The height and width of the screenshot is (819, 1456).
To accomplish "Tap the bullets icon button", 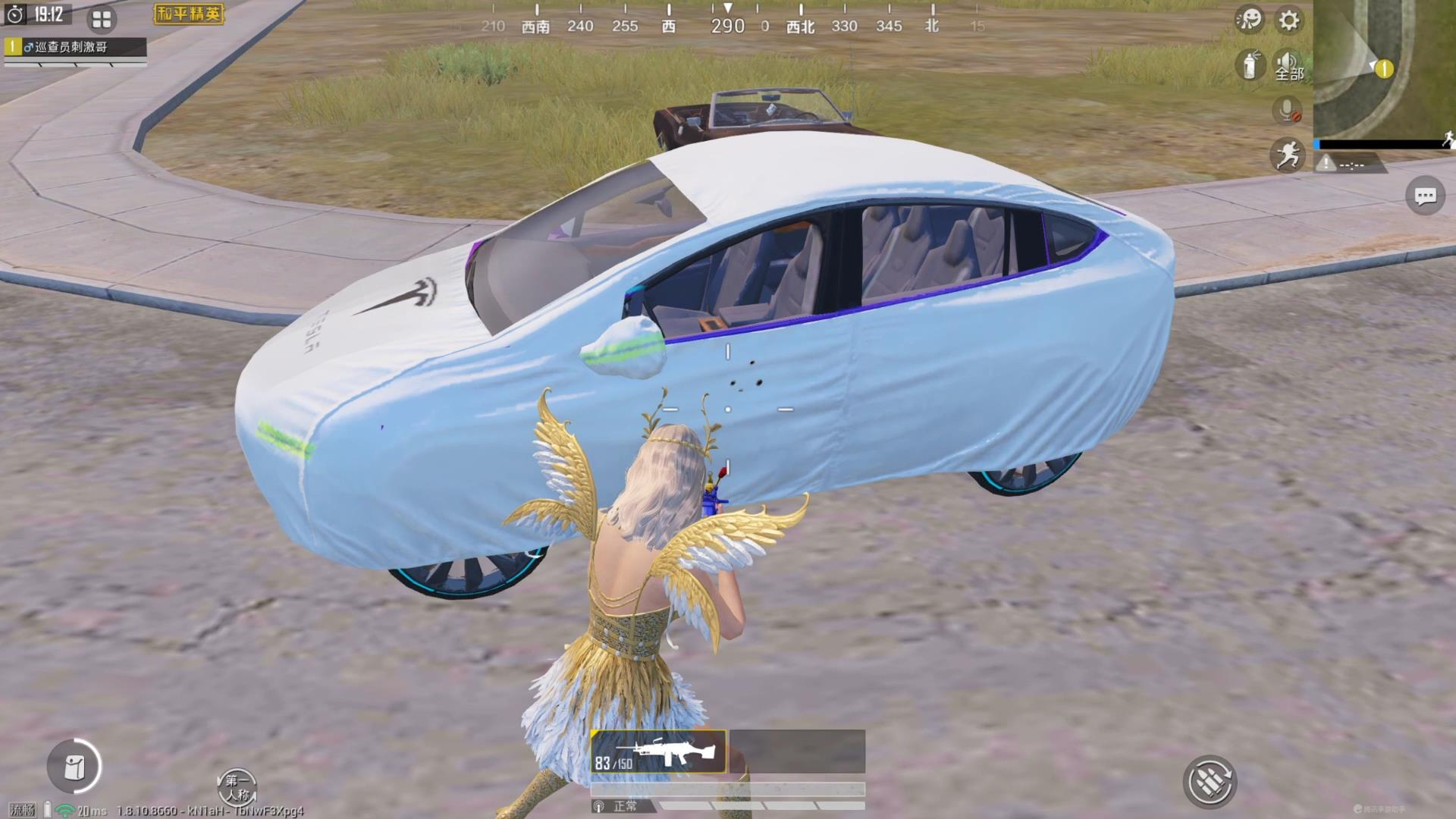I will coord(1209,781).
